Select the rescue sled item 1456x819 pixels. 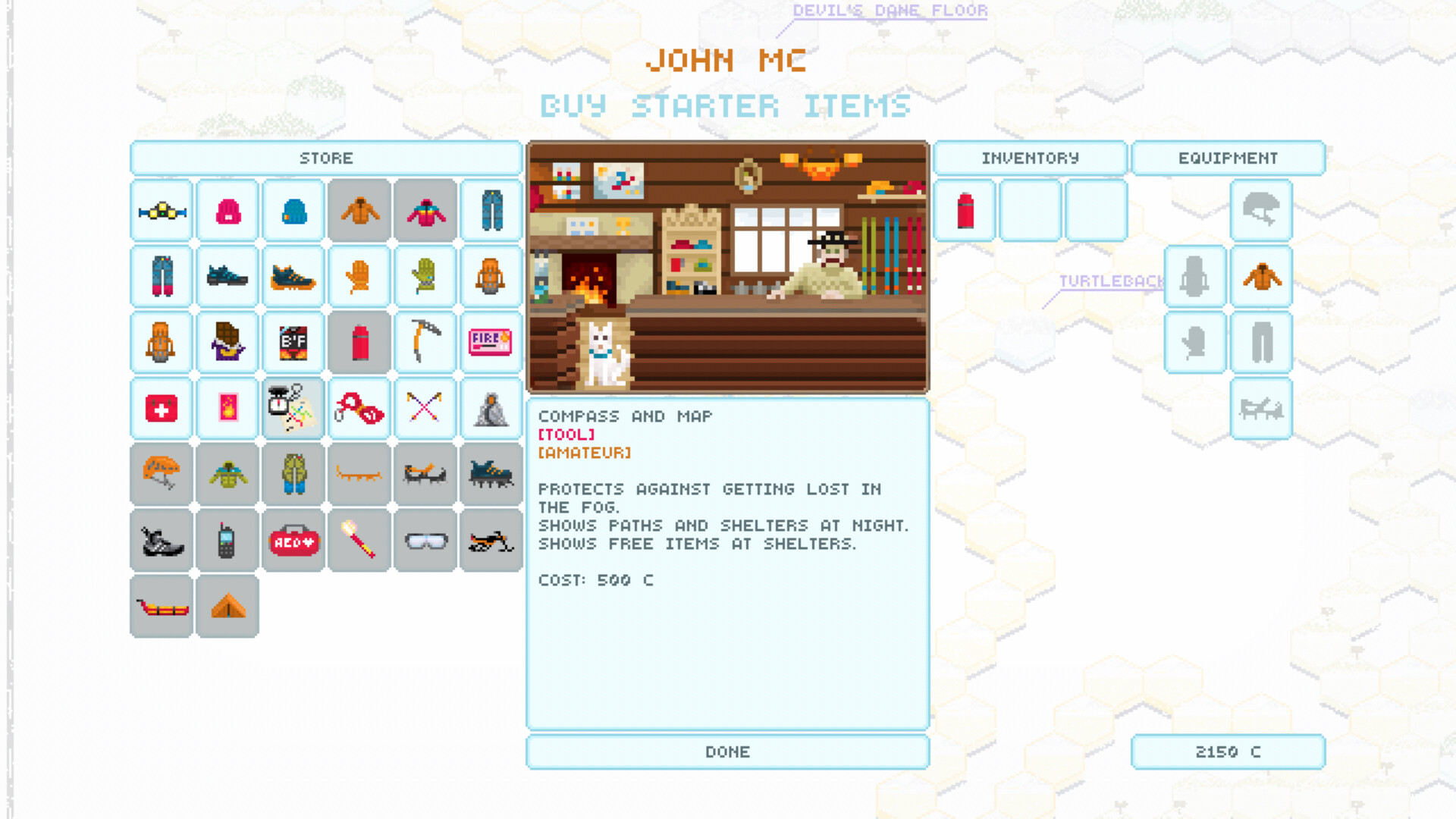pyautogui.click(x=161, y=605)
